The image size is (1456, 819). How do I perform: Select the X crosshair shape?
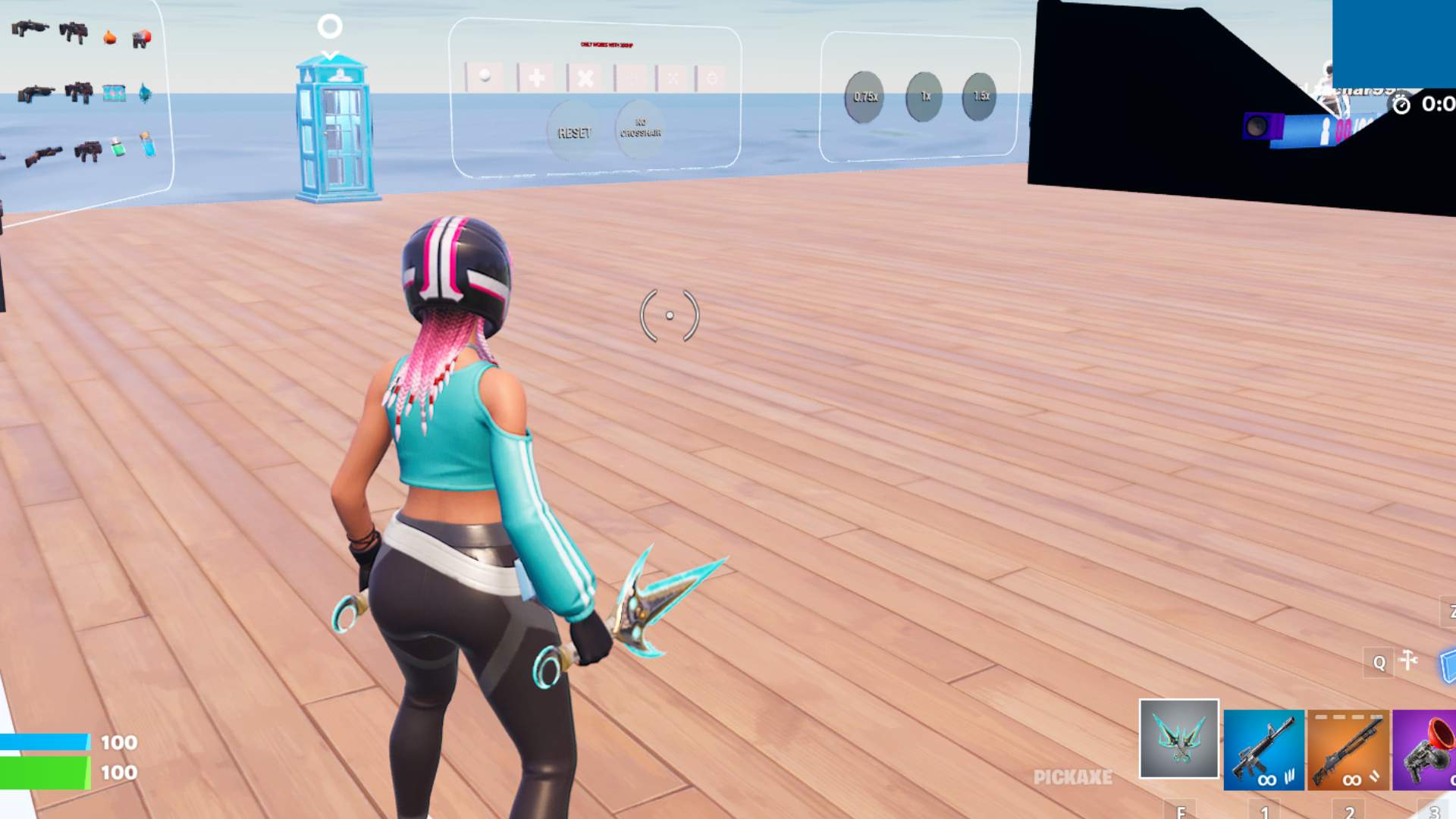tap(584, 77)
